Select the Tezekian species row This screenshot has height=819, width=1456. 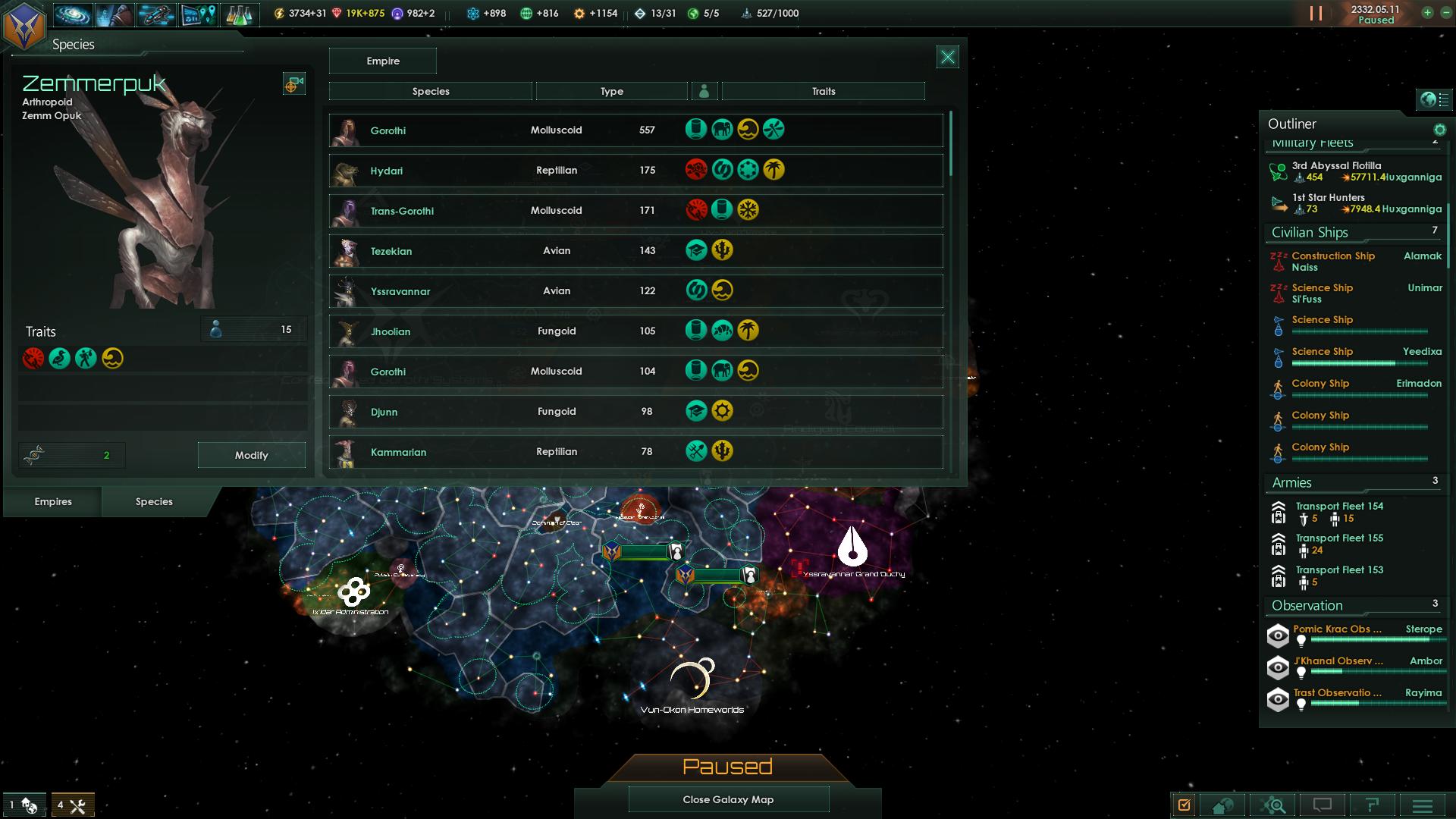click(635, 251)
